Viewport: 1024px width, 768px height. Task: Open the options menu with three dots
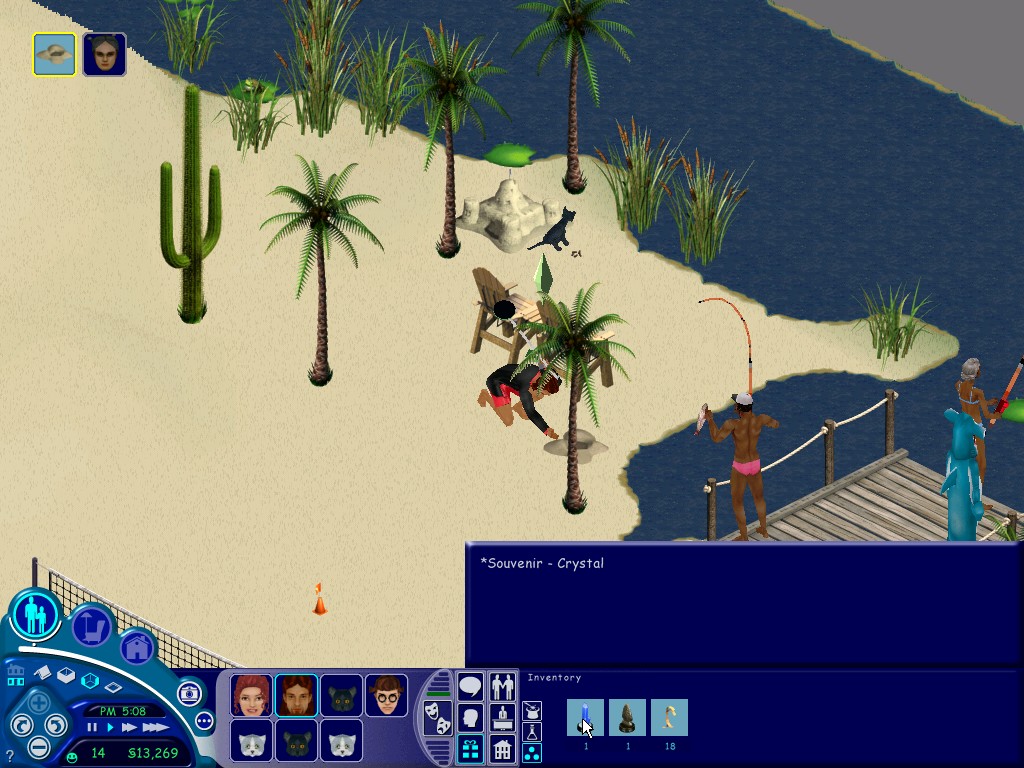[204, 720]
